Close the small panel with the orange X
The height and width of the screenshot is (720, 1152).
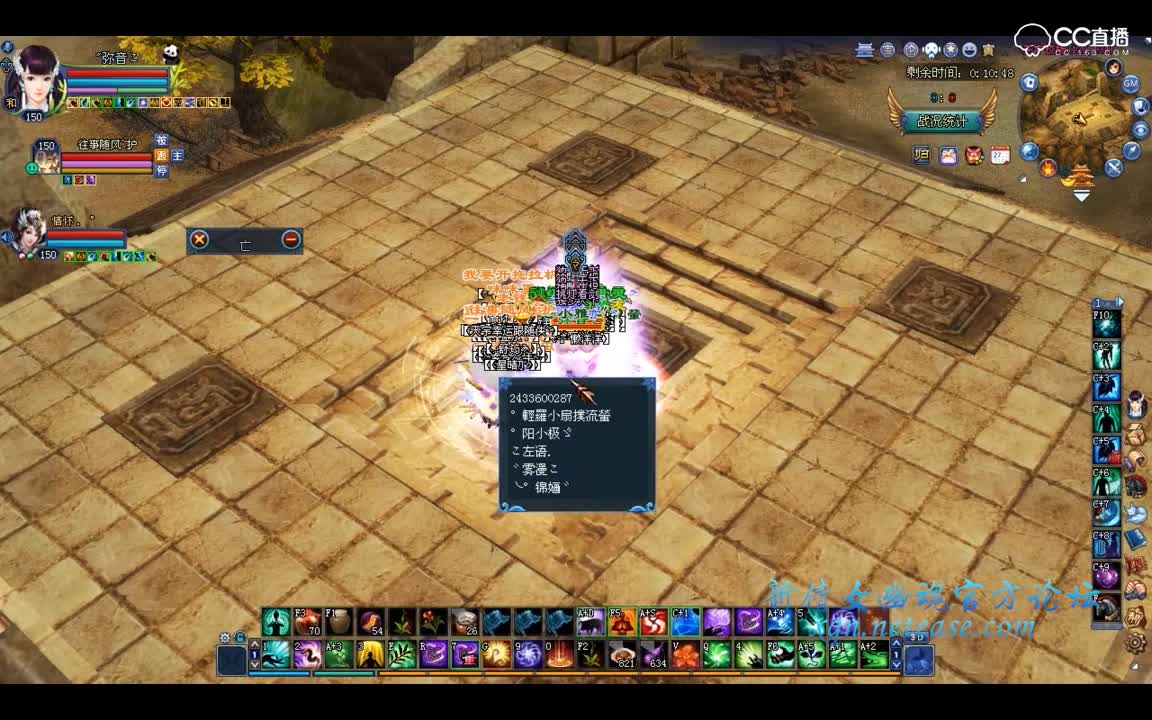(200, 240)
